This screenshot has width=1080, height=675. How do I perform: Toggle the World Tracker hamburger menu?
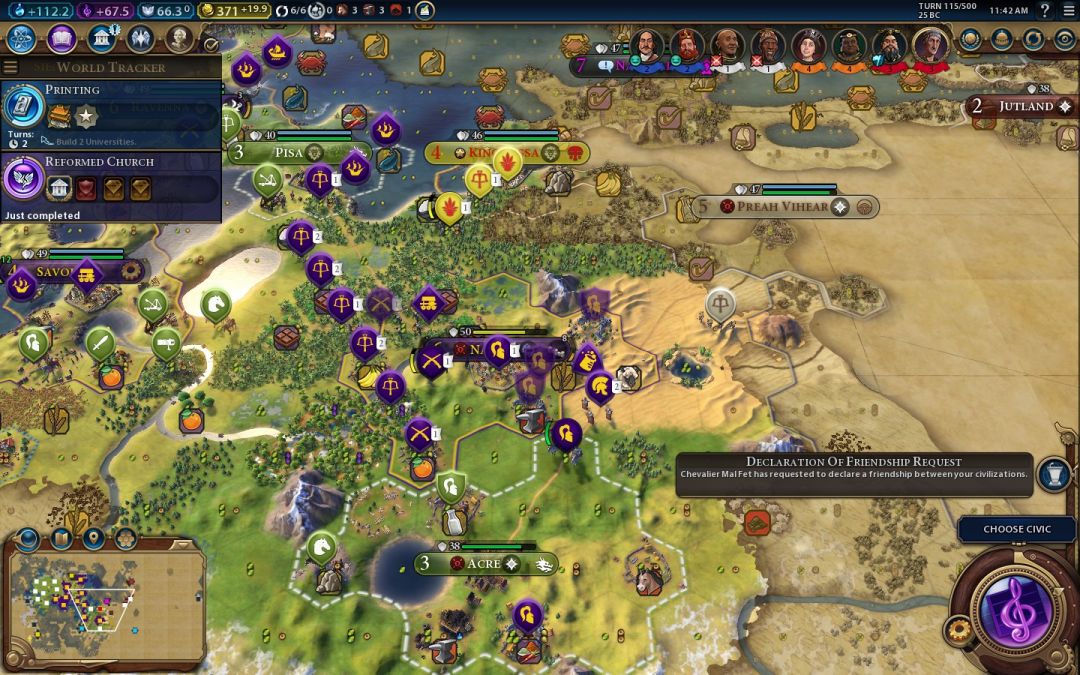click(x=11, y=67)
